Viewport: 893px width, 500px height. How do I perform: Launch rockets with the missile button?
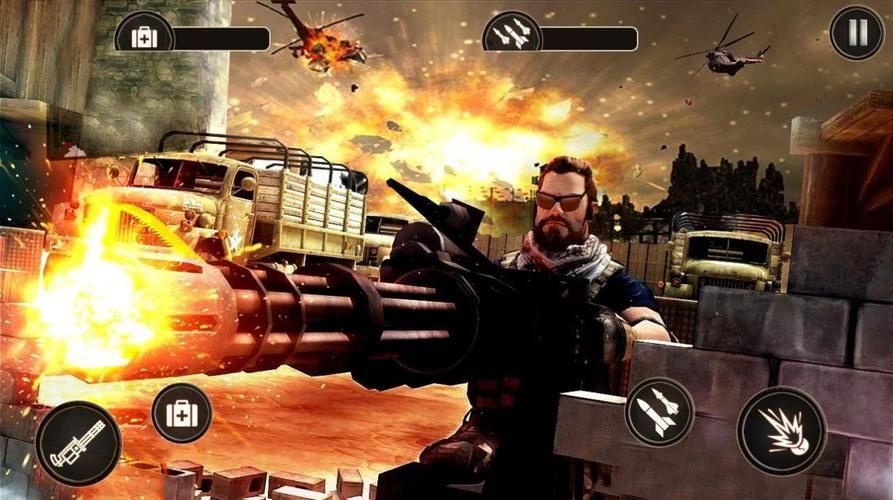pos(659,412)
